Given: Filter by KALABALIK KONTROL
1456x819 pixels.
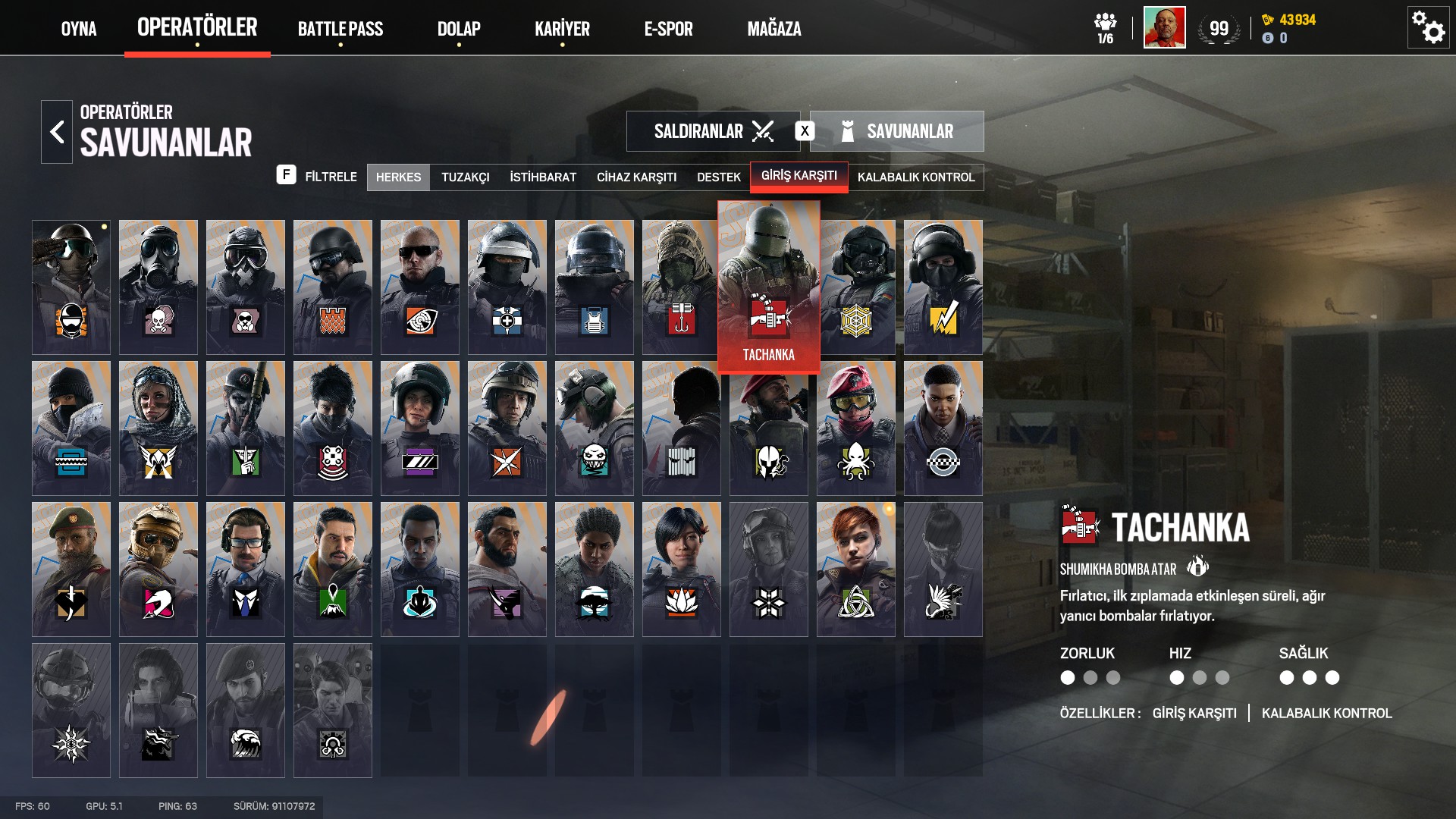Looking at the screenshot, I should point(916,177).
